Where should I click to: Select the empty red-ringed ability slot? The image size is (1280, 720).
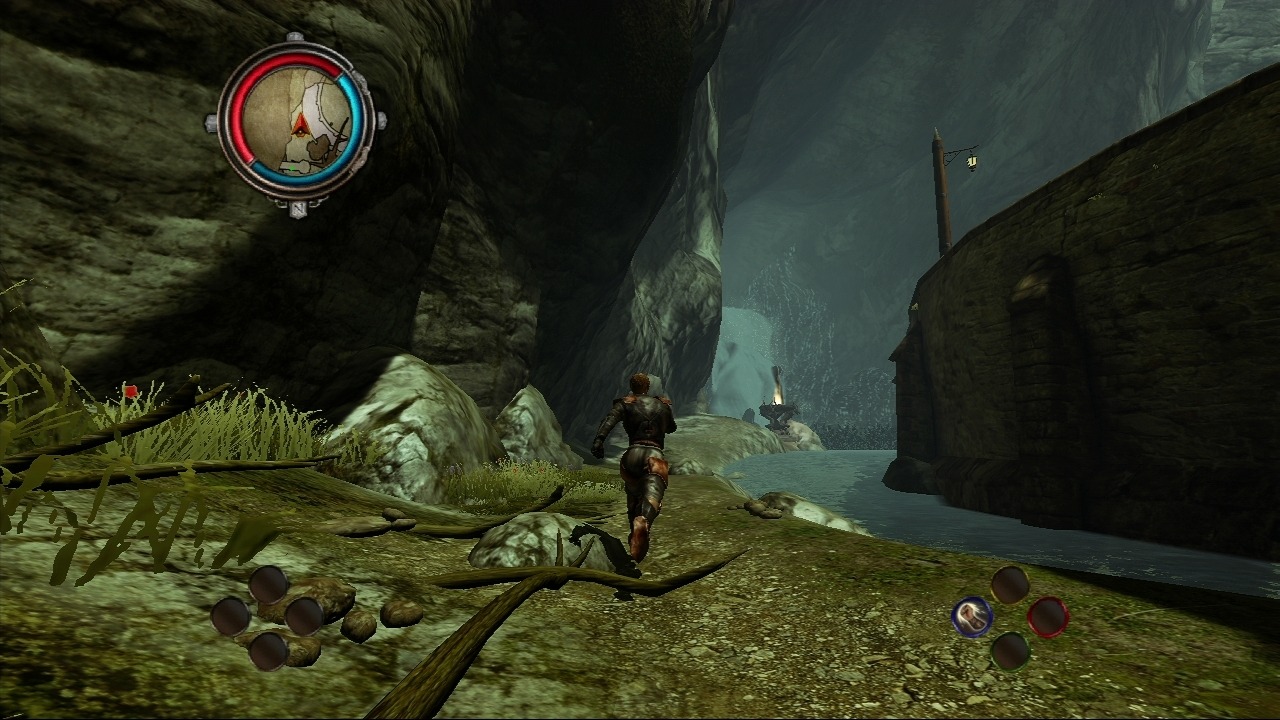(x=1047, y=617)
